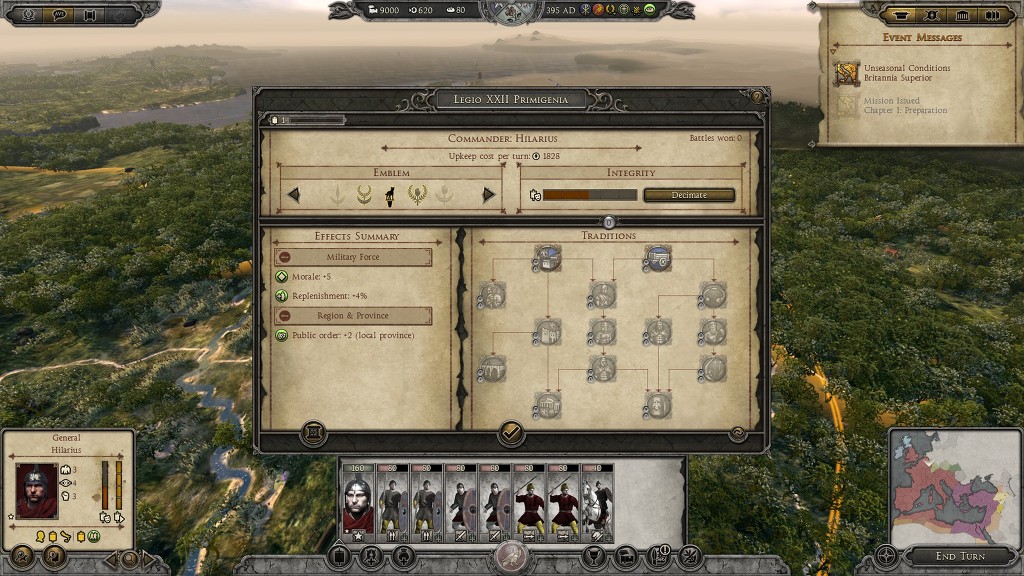The height and width of the screenshot is (576, 1024).
Task: Collapse the Region & Province effects section
Action: click(284, 316)
